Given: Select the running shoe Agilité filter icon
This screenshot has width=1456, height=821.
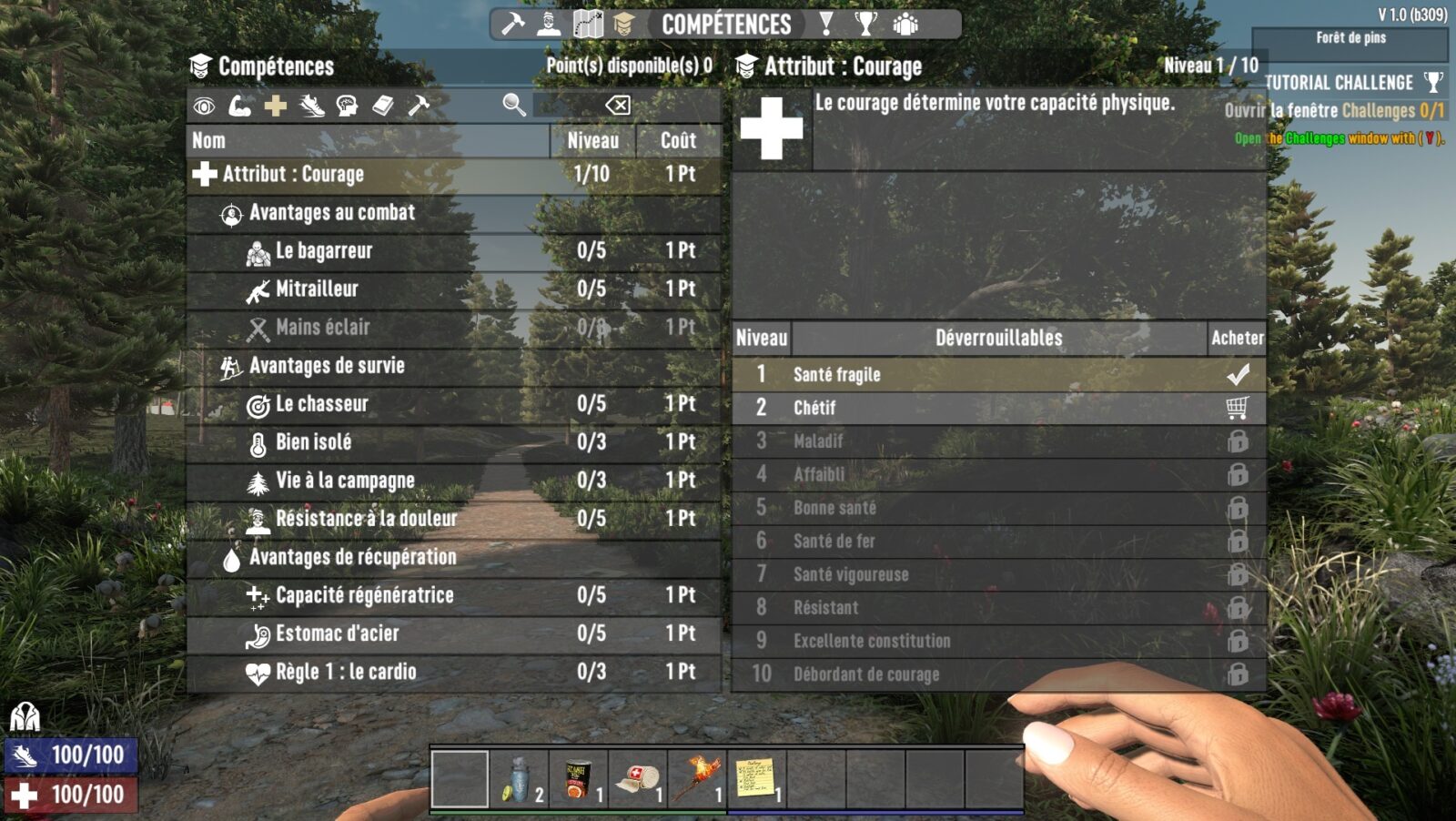Looking at the screenshot, I should (311, 106).
